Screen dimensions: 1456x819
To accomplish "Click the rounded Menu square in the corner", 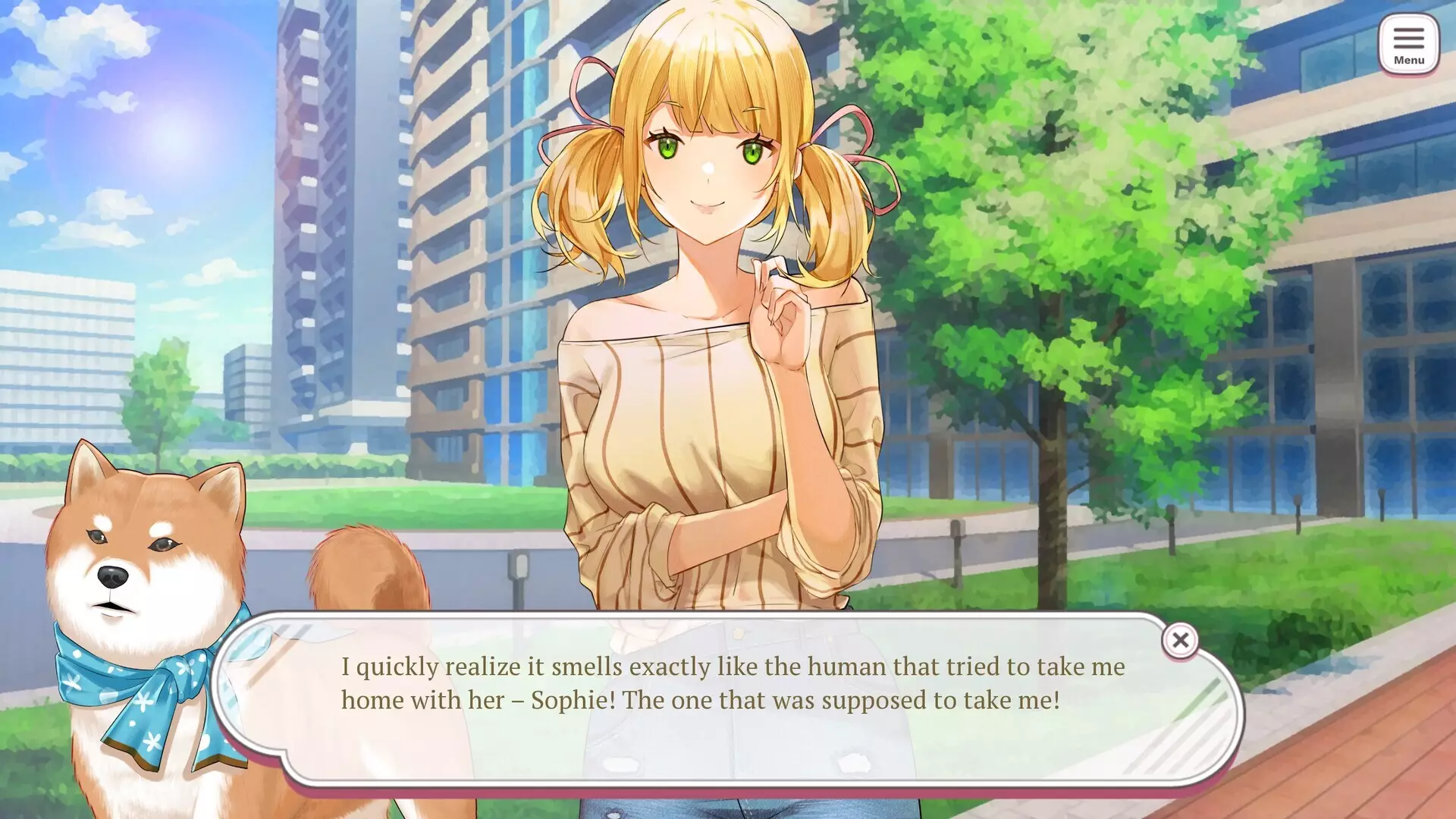I will [1409, 43].
